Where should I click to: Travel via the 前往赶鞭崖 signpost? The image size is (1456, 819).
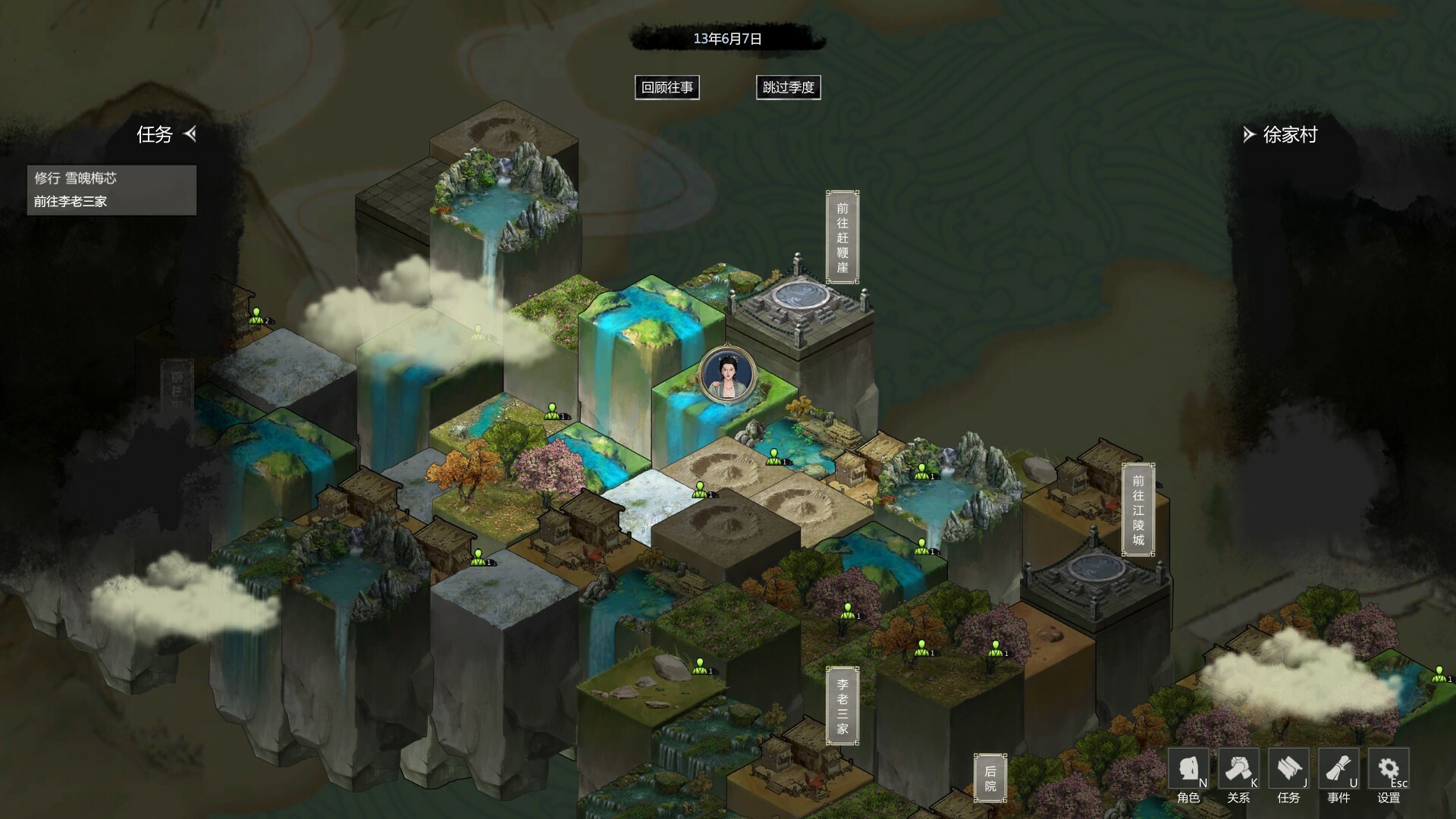coord(842,237)
